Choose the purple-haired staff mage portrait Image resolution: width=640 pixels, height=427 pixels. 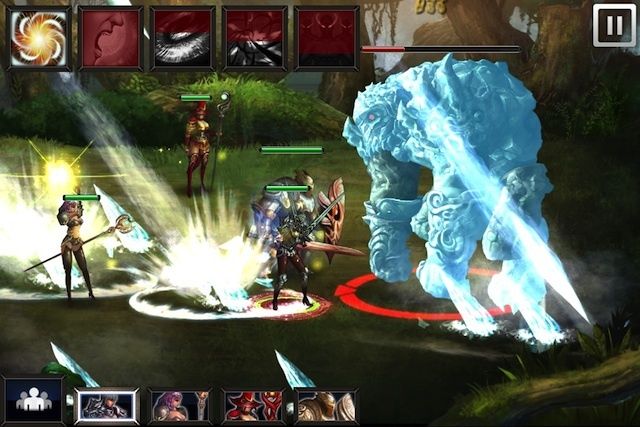point(180,406)
